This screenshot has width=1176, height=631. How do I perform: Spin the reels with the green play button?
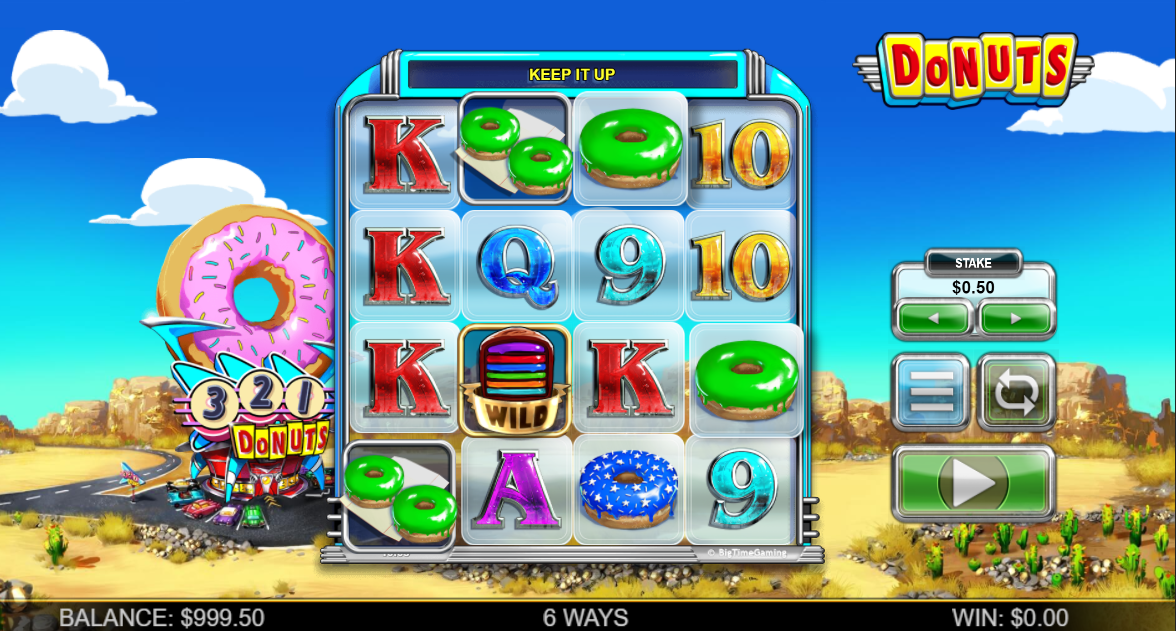click(x=973, y=484)
